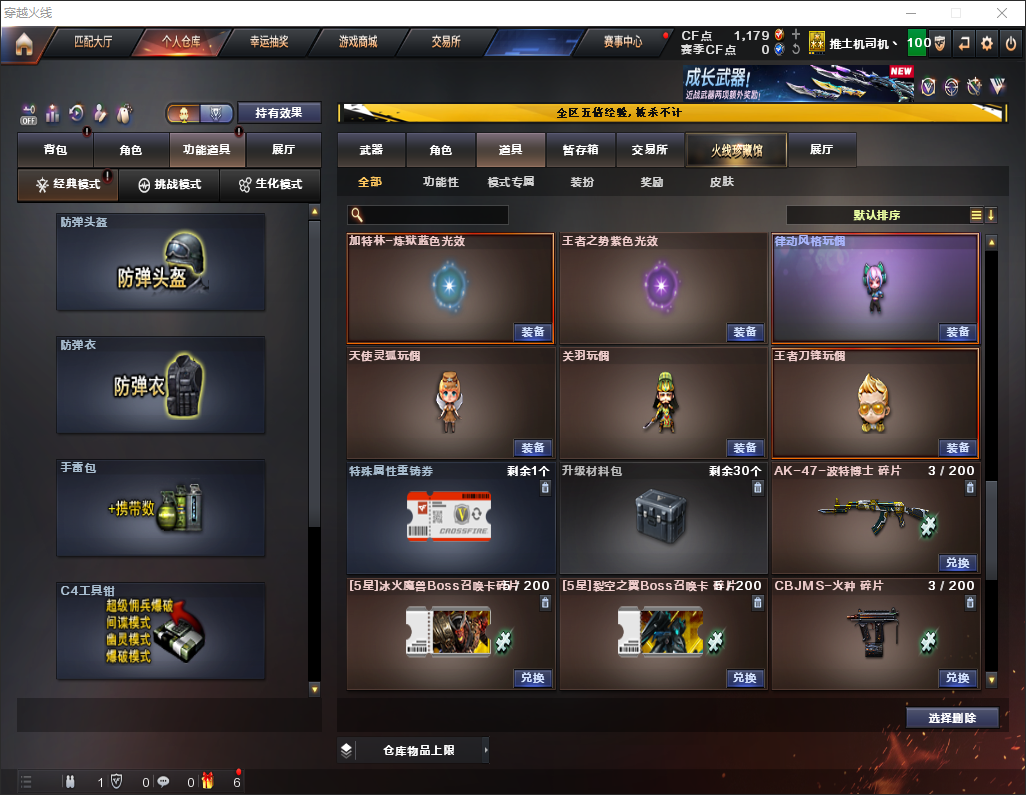This screenshot has width=1026, height=795.
Task: Switch to the 暂存箱 tab
Action: [581, 150]
